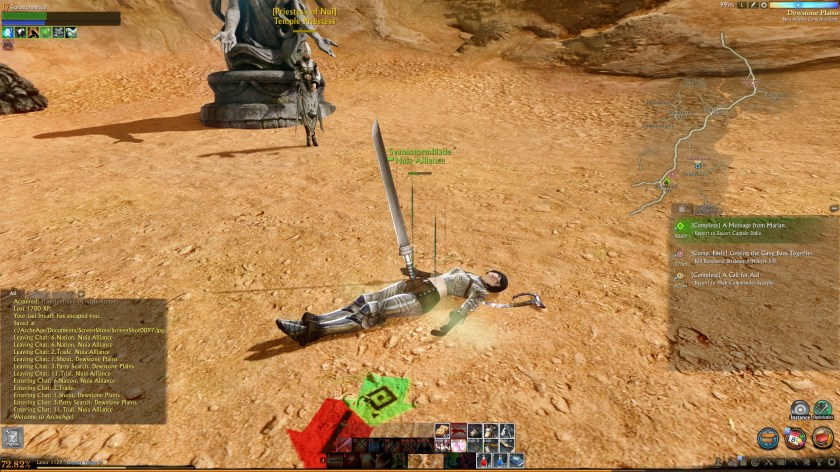Use the red potion hotbar slot
Viewport: 840px width, 472px height.
pyautogui.click(x=484, y=460)
